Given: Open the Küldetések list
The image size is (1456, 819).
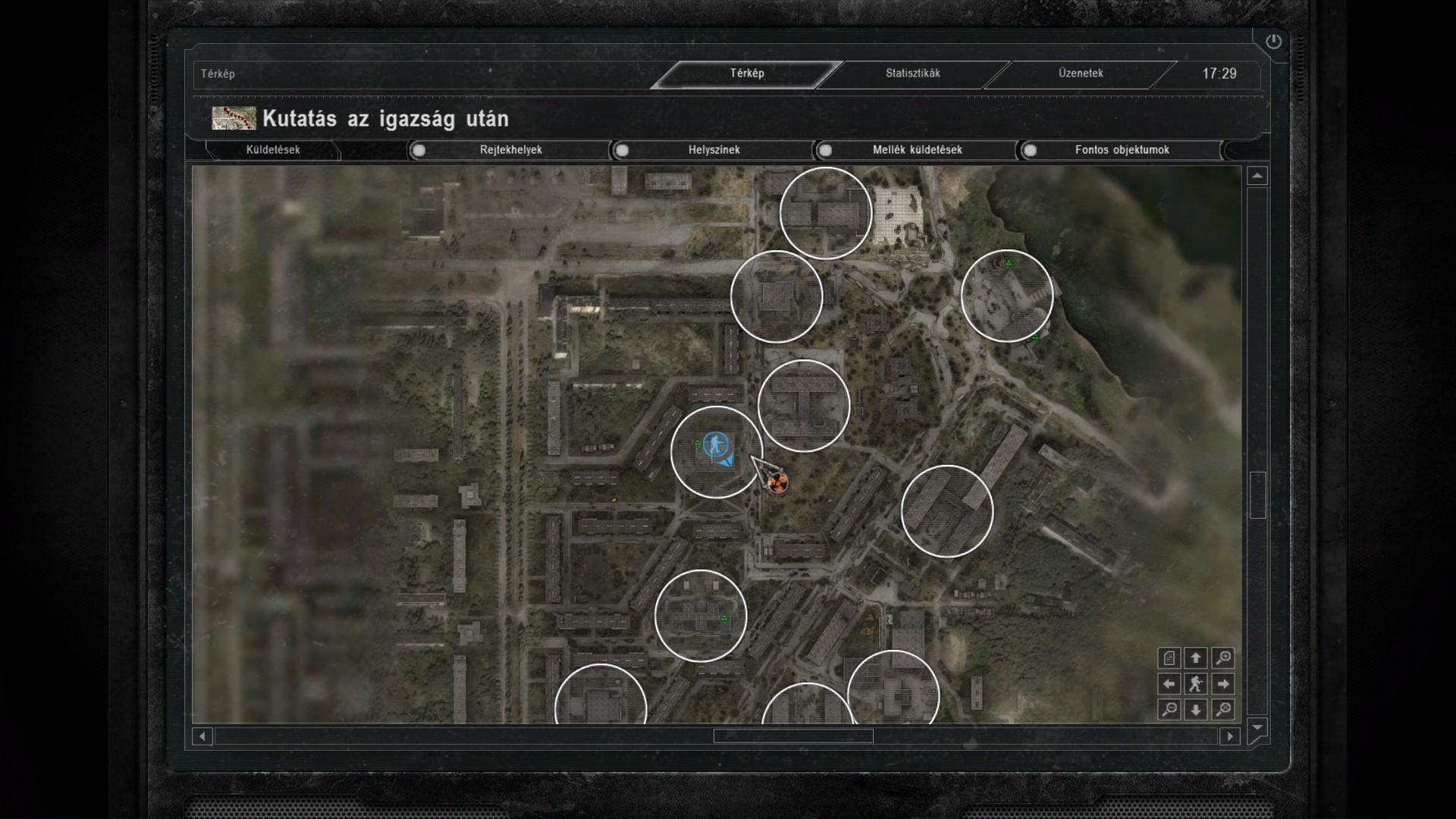Looking at the screenshot, I should (x=273, y=150).
